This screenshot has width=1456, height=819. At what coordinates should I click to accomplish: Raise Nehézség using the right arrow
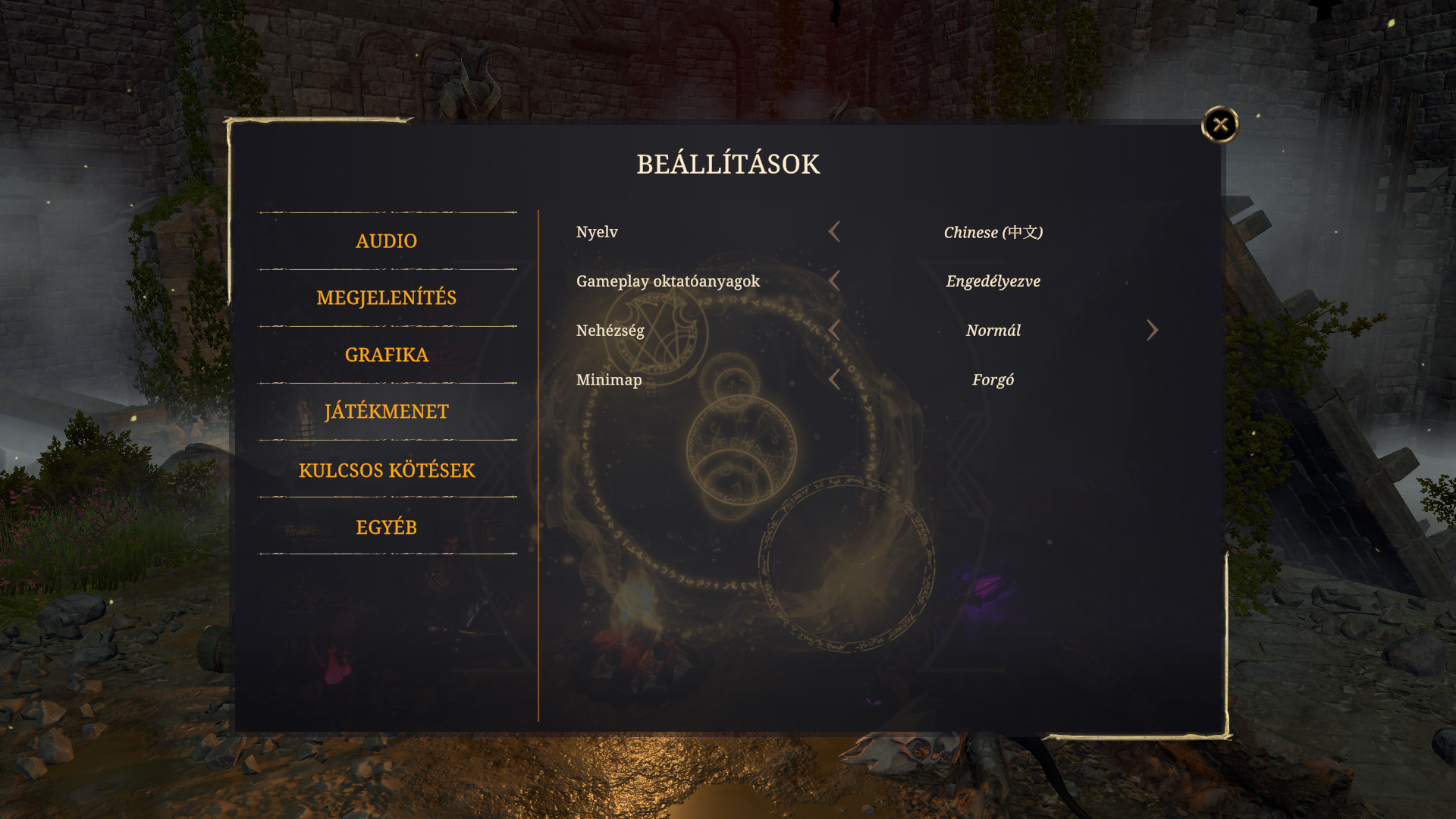click(x=1152, y=331)
